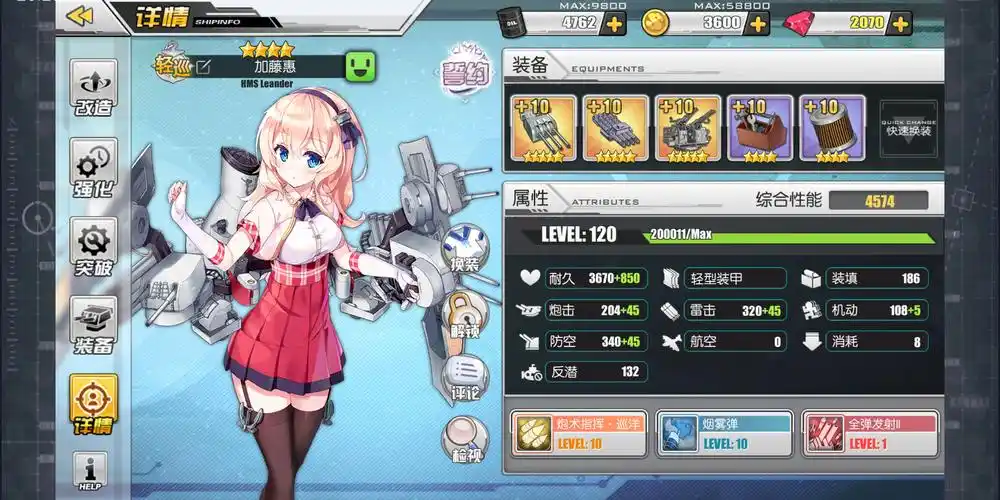The image size is (1000, 500).
Task: Open the 突破 limit break tab
Action: pyautogui.click(x=93, y=247)
